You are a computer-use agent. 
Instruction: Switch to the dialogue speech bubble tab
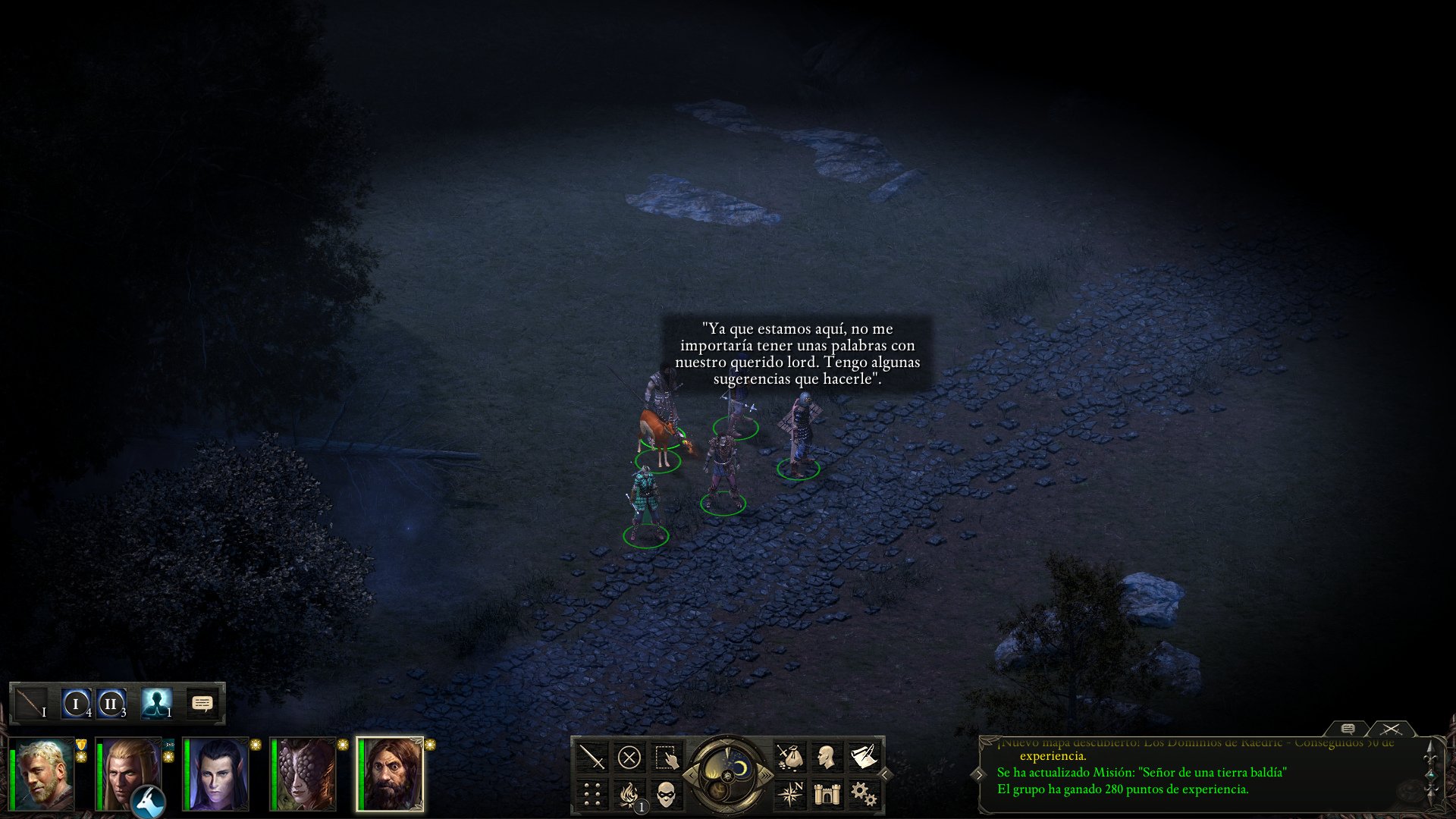coord(1348,730)
